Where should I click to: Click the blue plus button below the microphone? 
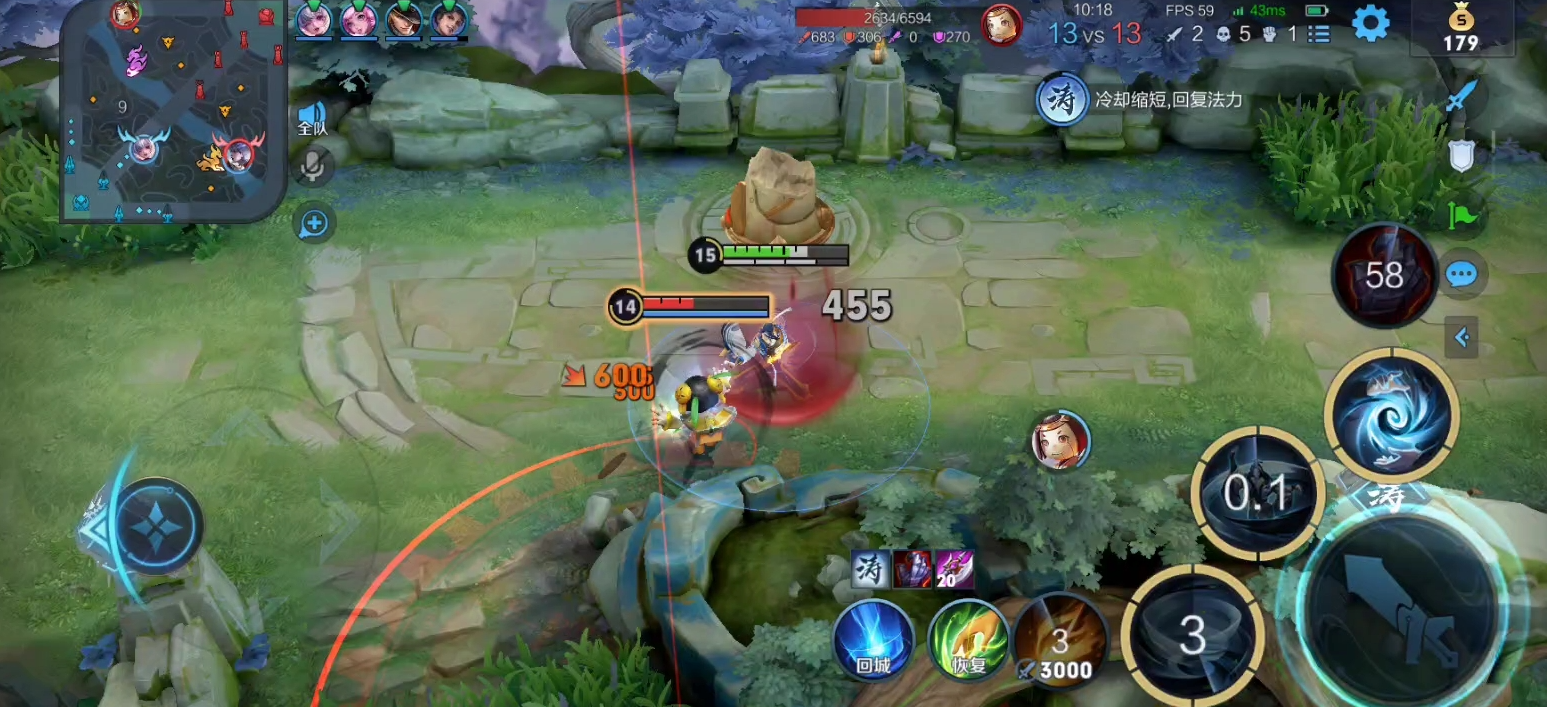click(314, 223)
